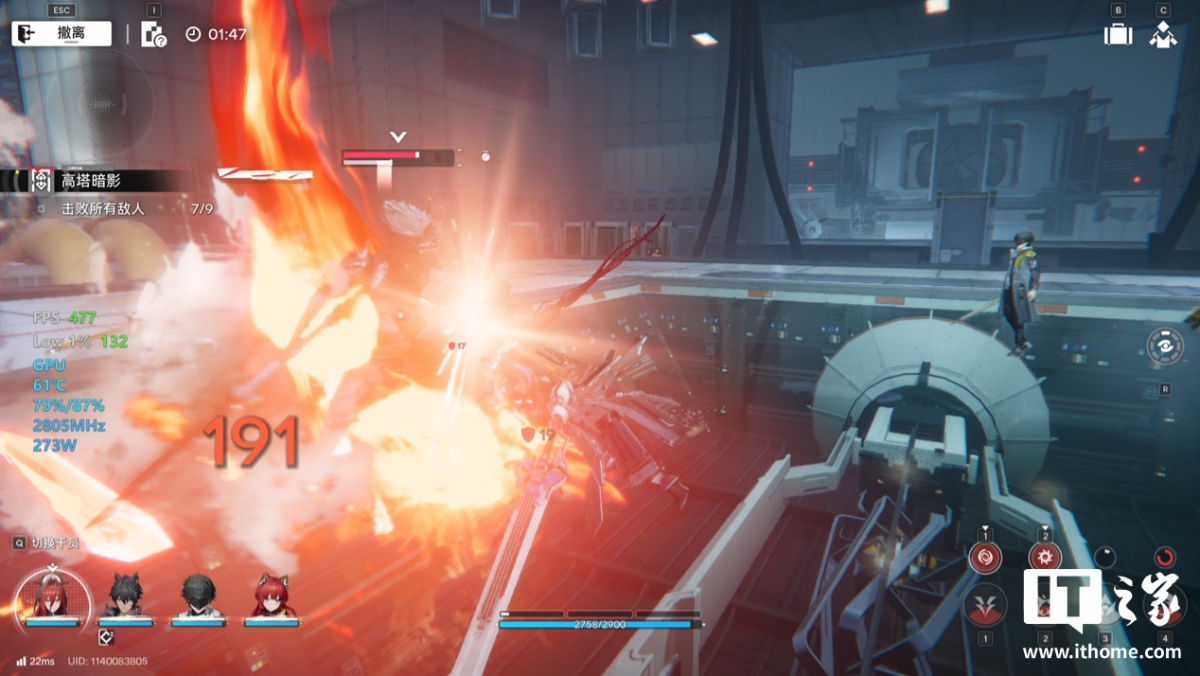Viewport: 1200px width, 676px height.
Task: Switch to the black-haired wolf-eared operator
Action: (x=126, y=596)
